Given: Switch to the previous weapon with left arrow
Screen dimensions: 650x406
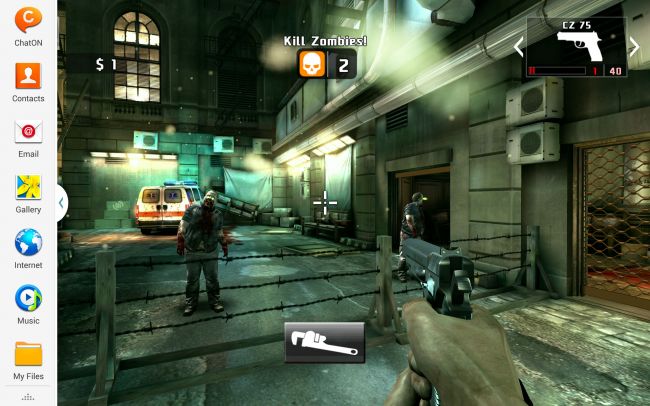Looking at the screenshot, I should (x=518, y=47).
